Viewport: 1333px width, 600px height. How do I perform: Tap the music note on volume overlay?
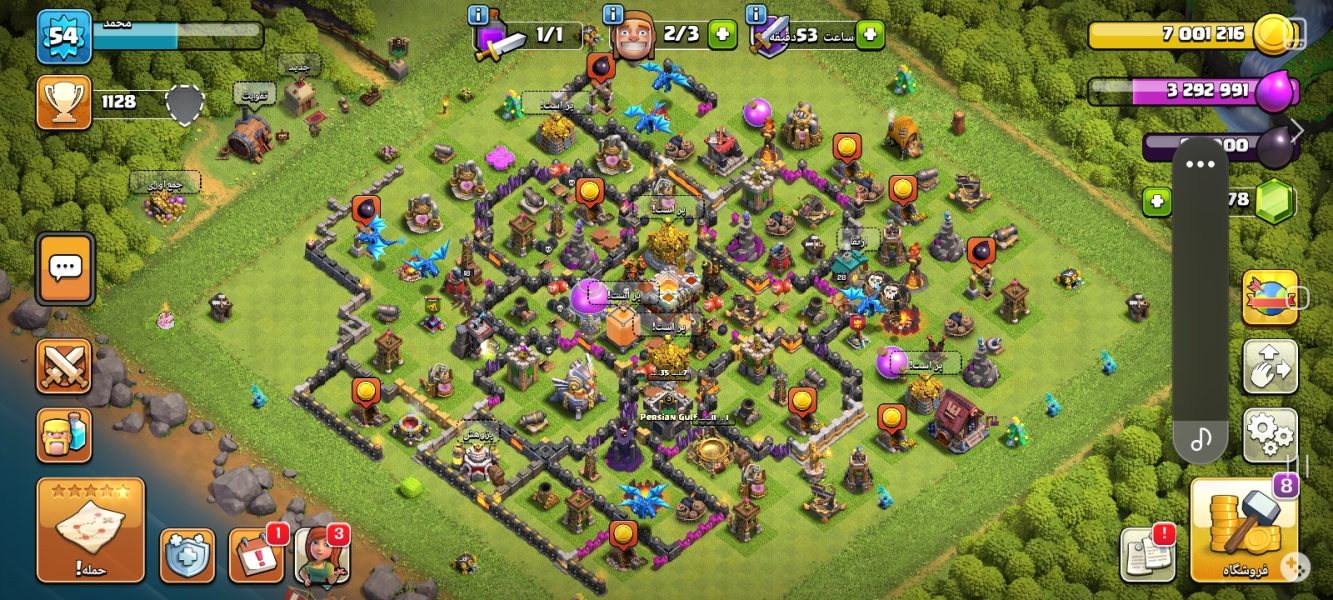pos(1200,439)
